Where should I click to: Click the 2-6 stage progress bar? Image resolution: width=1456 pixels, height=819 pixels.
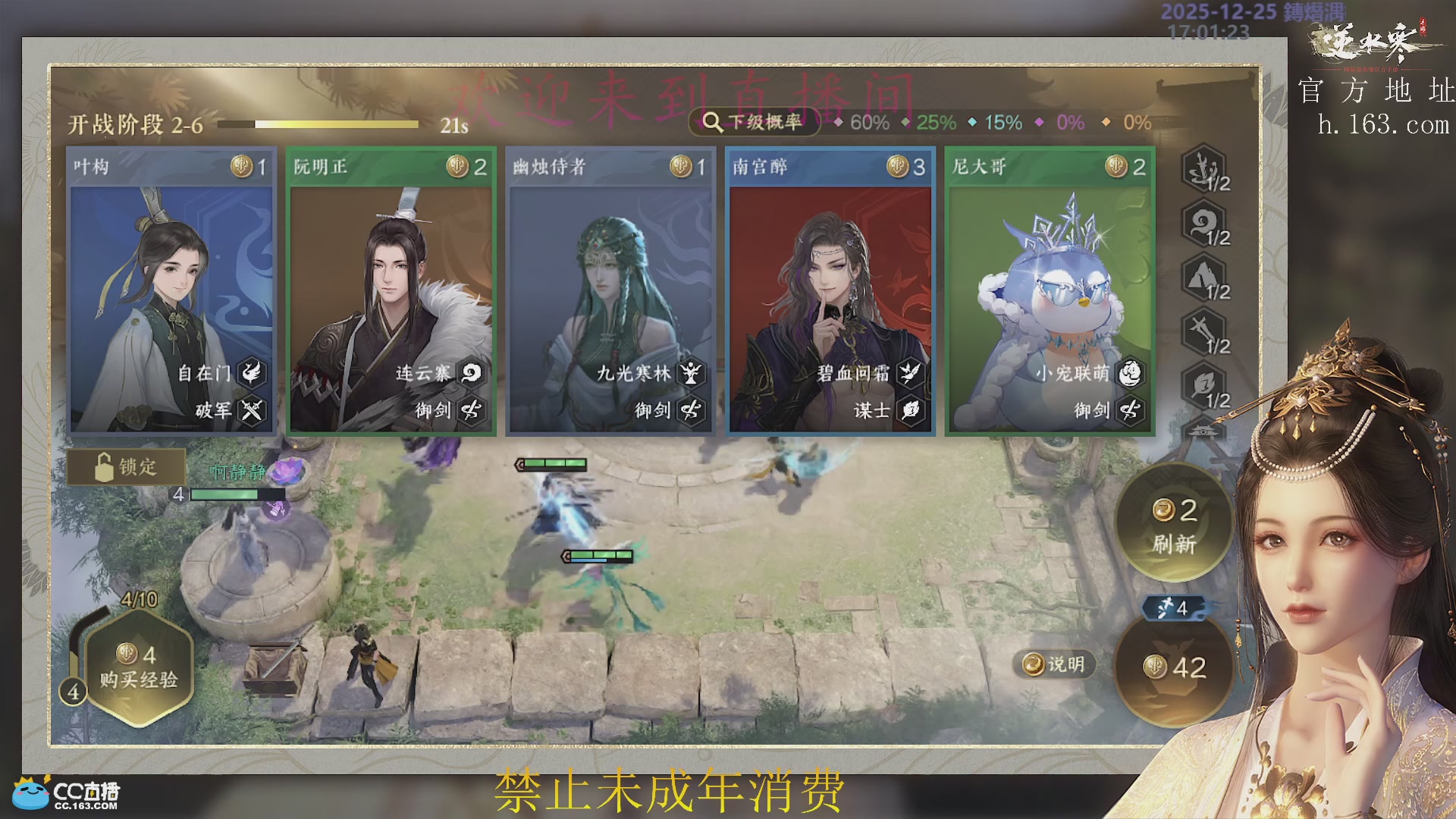(318, 123)
